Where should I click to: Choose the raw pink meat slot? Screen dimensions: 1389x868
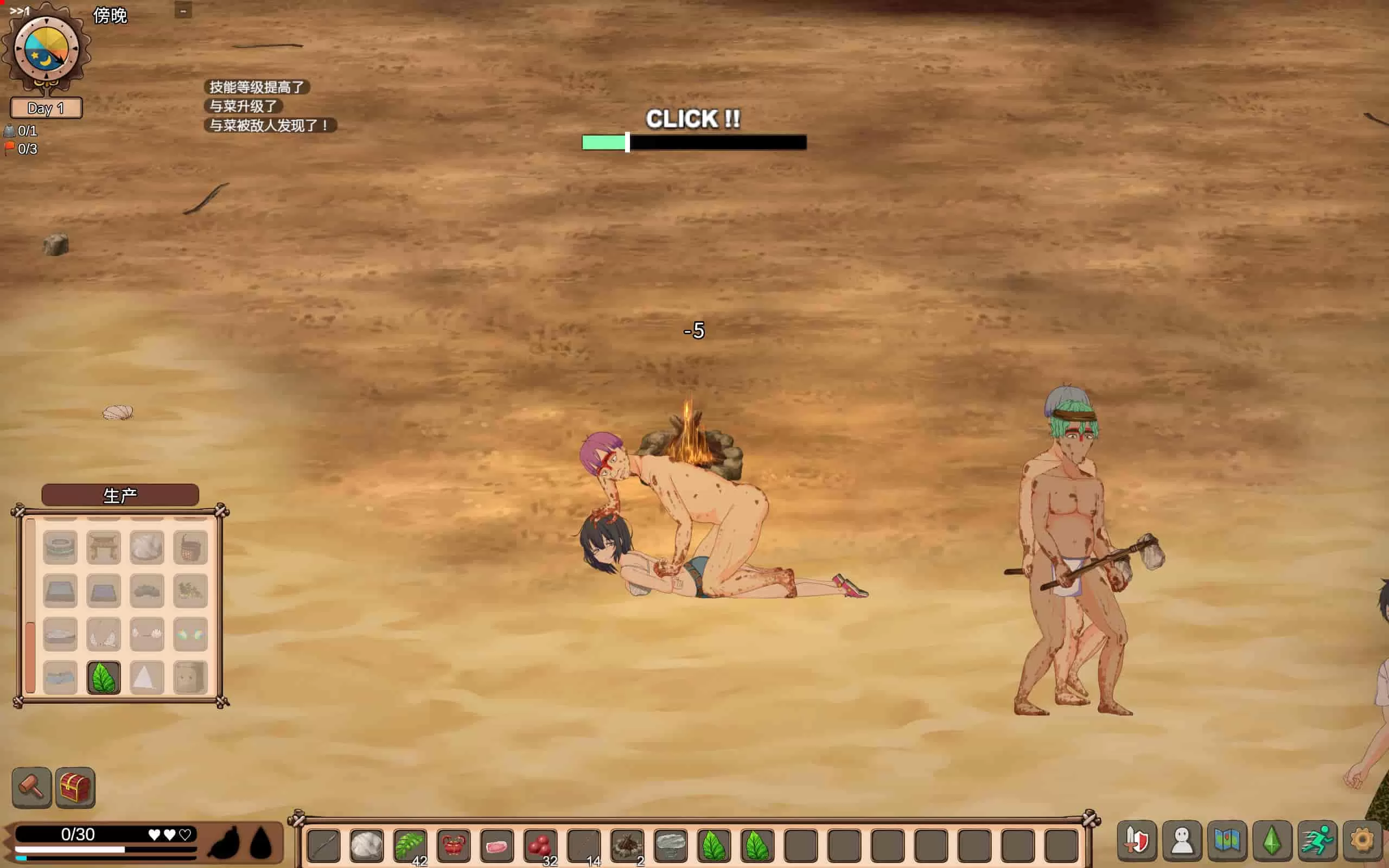pyautogui.click(x=496, y=846)
